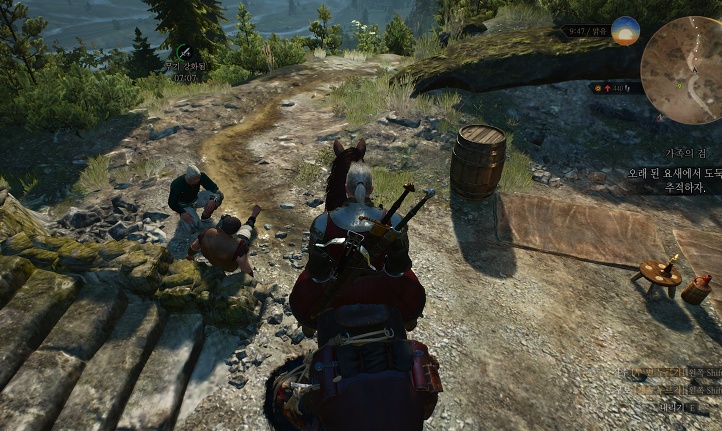Click the sun weather icon
The width and height of the screenshot is (722, 431).
(625, 31)
